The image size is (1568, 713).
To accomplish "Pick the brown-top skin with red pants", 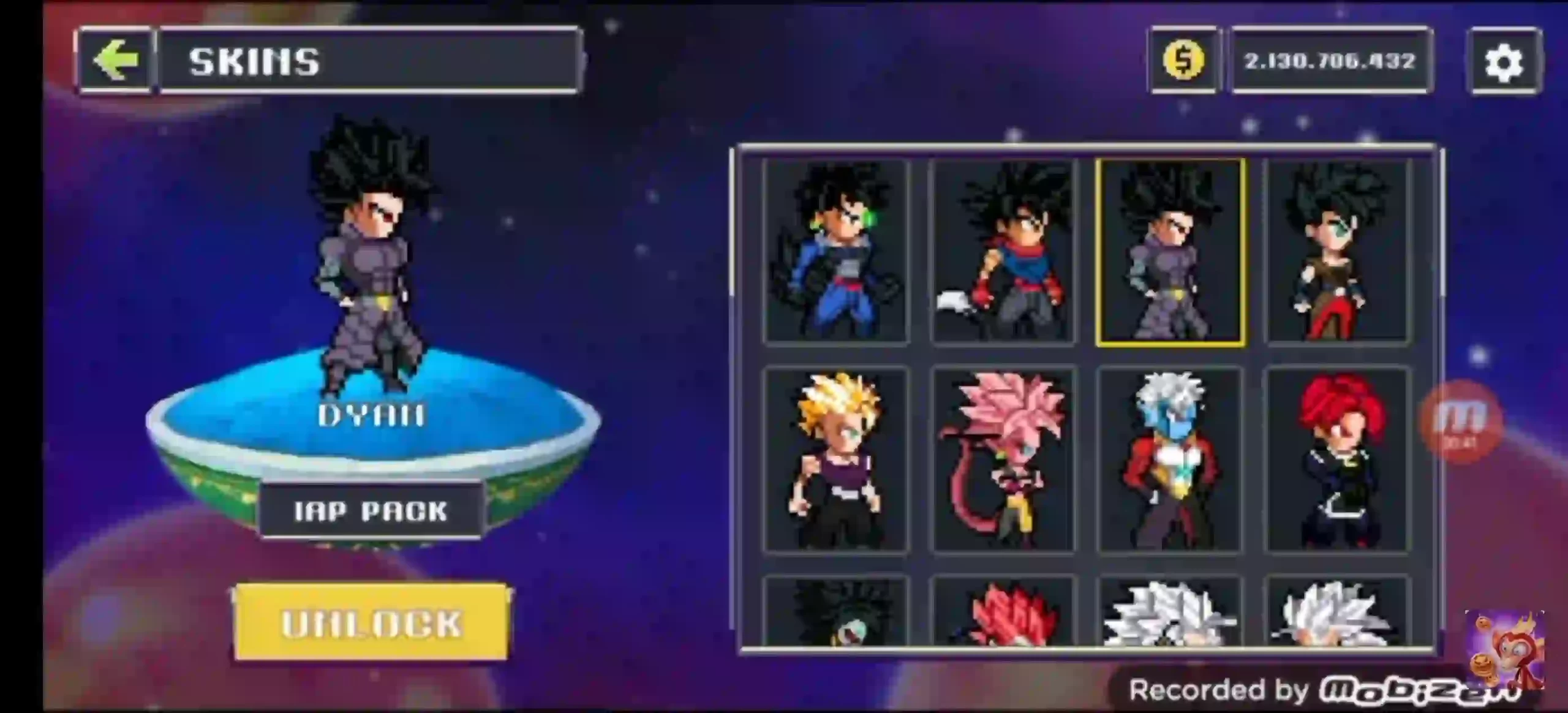I will tap(1337, 251).
